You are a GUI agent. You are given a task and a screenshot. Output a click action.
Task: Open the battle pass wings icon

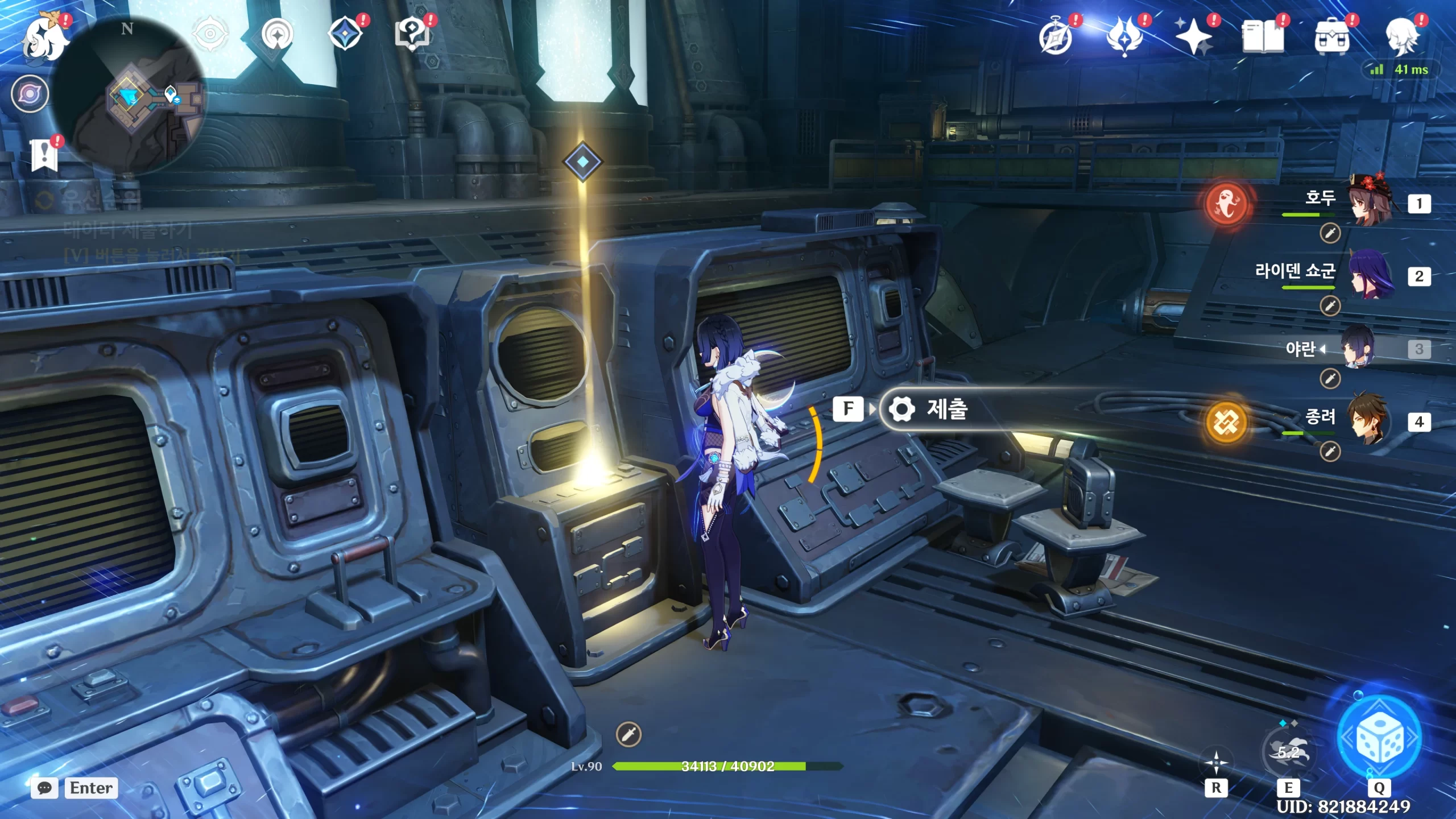(x=1124, y=38)
